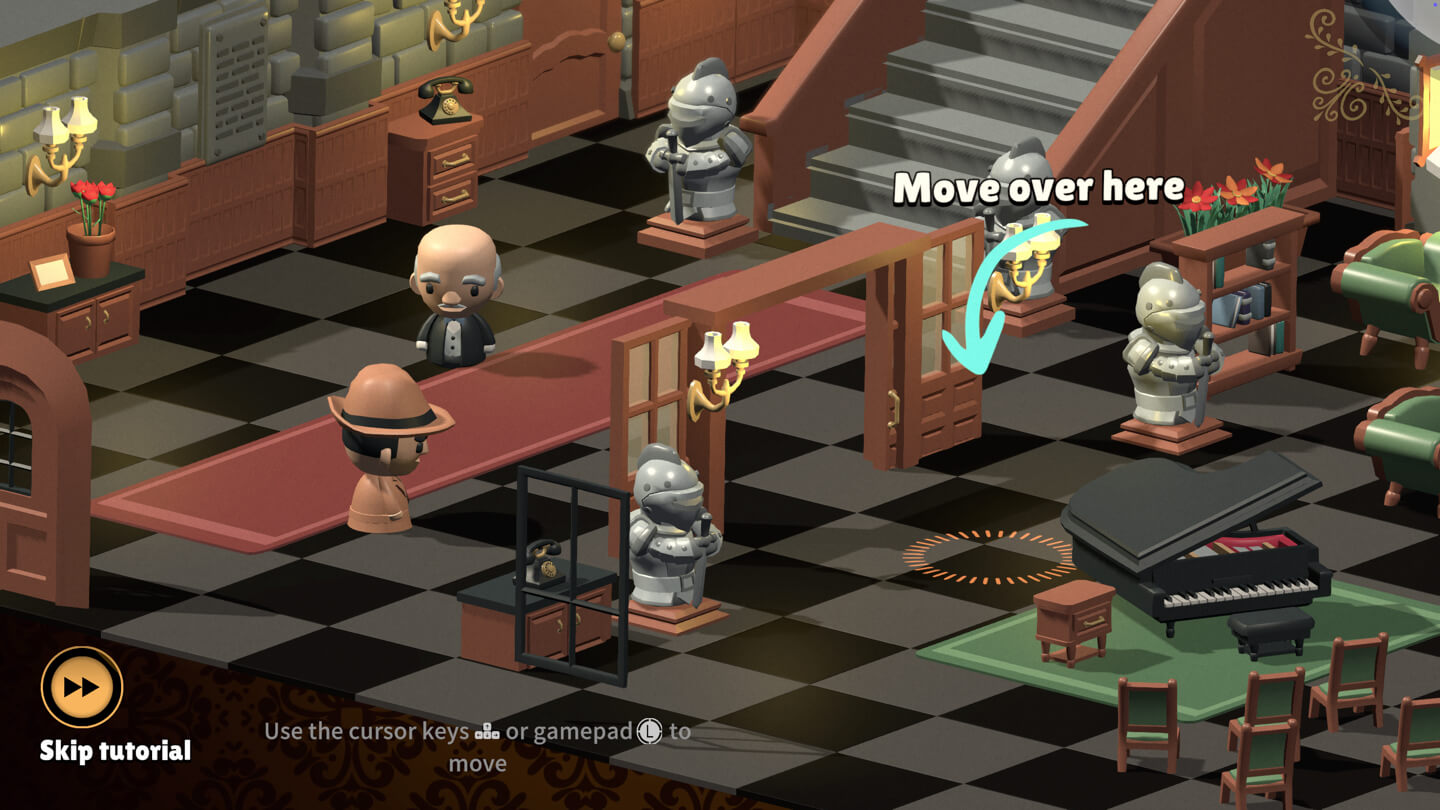Click the 'Move over here' tutorial label
Viewport: 1440px width, 810px height.
point(1040,187)
